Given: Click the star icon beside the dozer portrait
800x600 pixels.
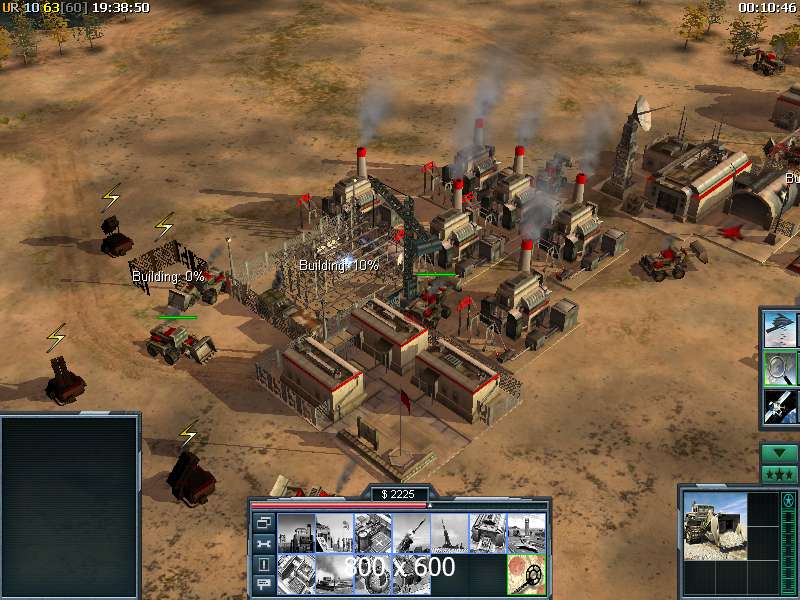Looking at the screenshot, I should (x=786, y=500).
